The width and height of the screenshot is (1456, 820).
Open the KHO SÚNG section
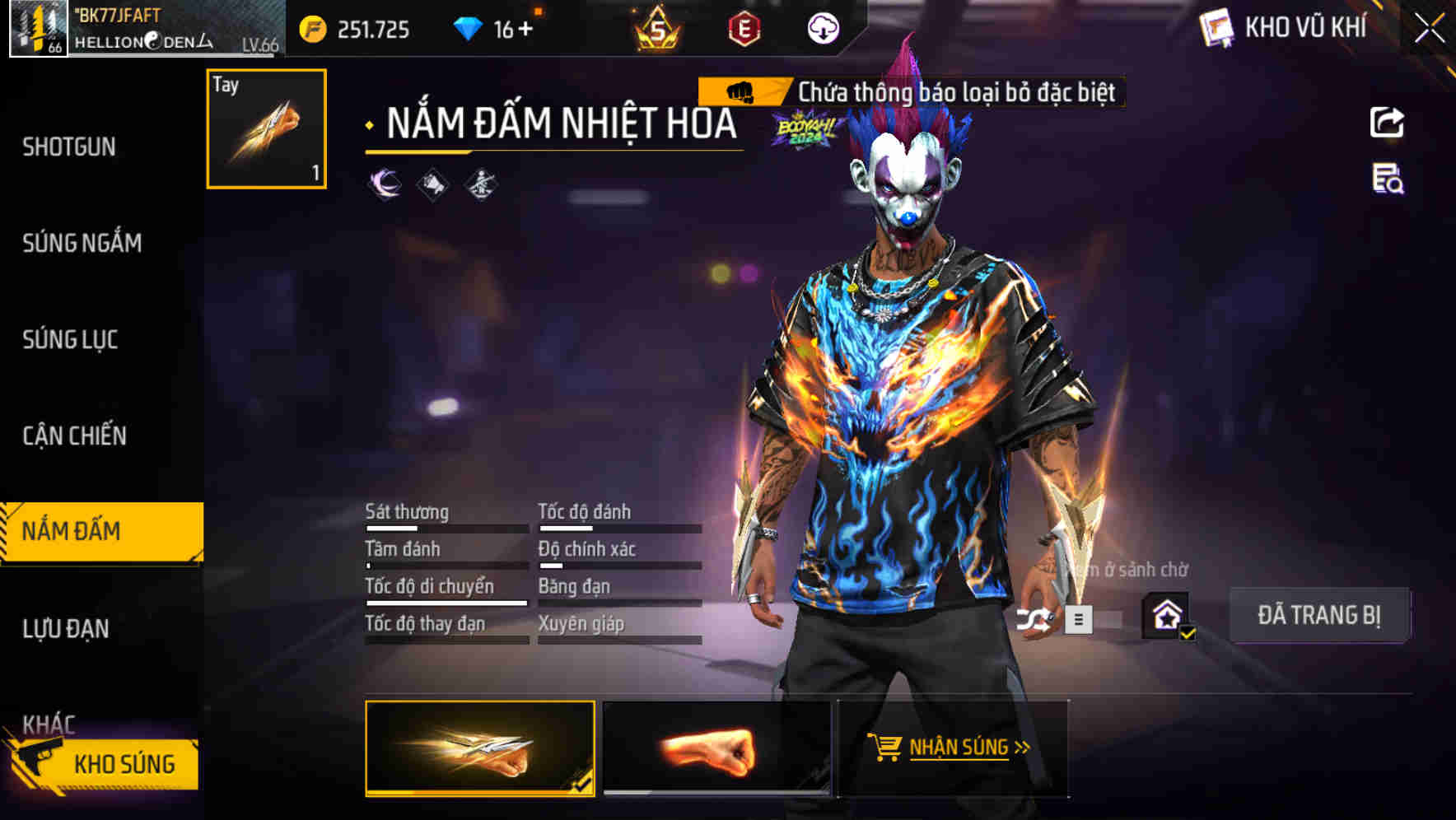(x=124, y=762)
